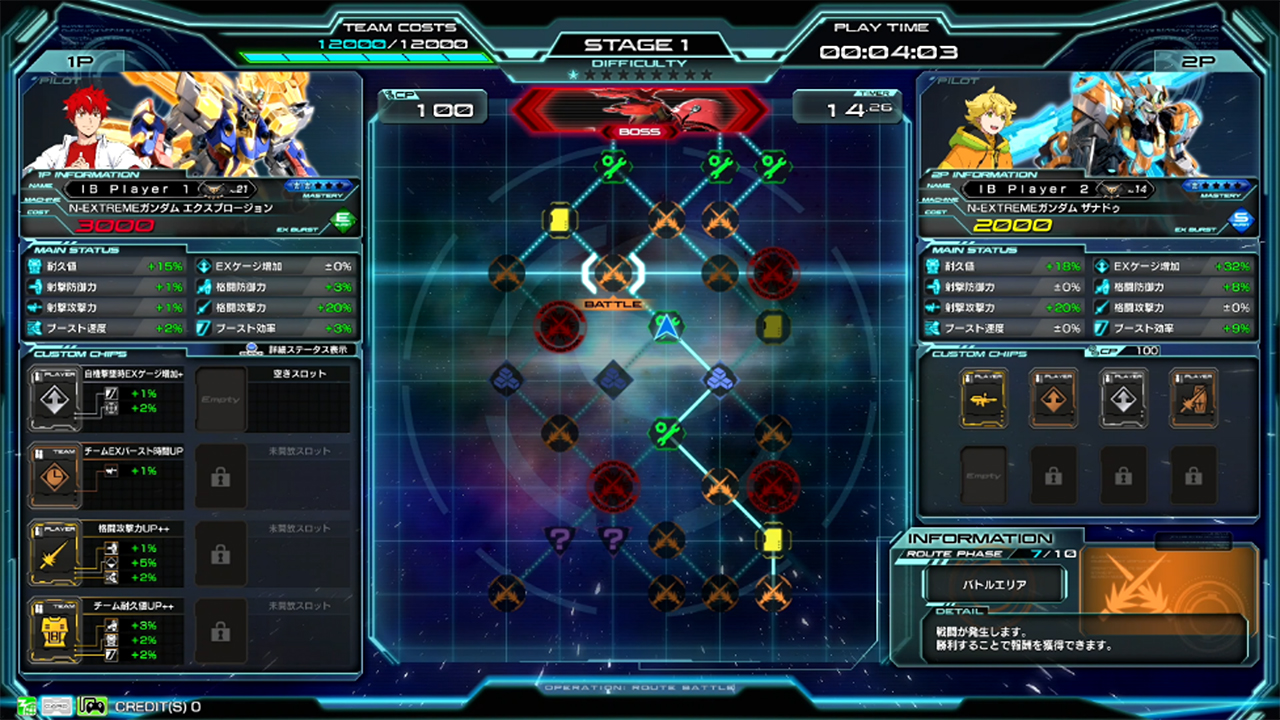The image size is (1280, 720).
Task: Select 2P's silver arrow custom chip
Action: (x=1124, y=398)
